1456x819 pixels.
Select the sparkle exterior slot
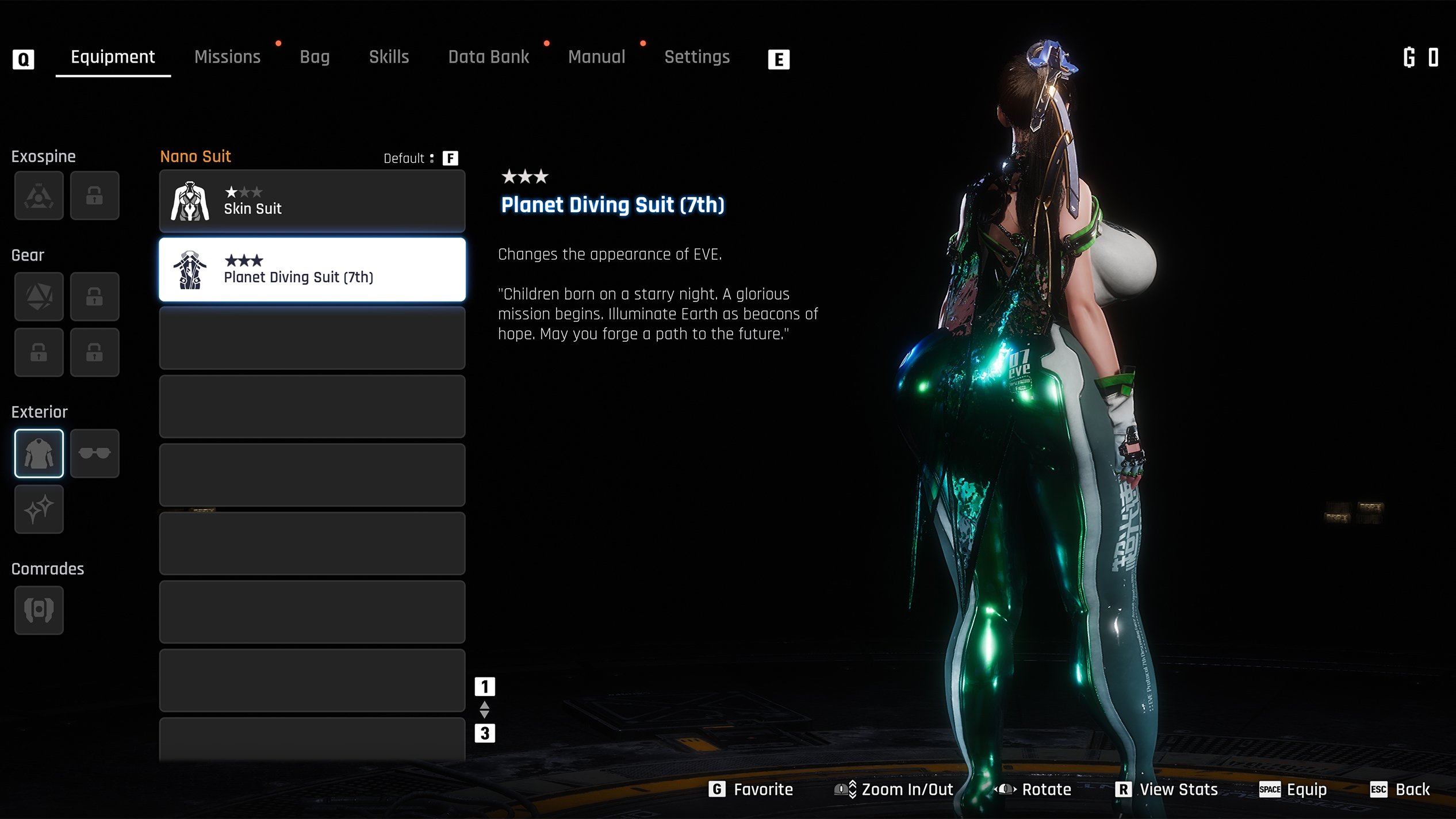39,509
